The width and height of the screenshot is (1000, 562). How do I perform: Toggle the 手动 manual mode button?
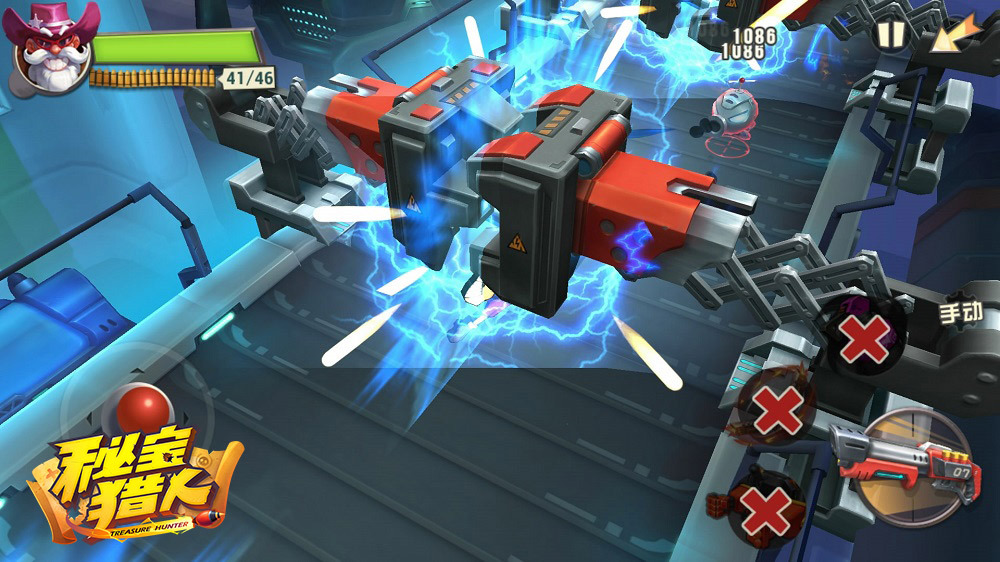[x=960, y=312]
